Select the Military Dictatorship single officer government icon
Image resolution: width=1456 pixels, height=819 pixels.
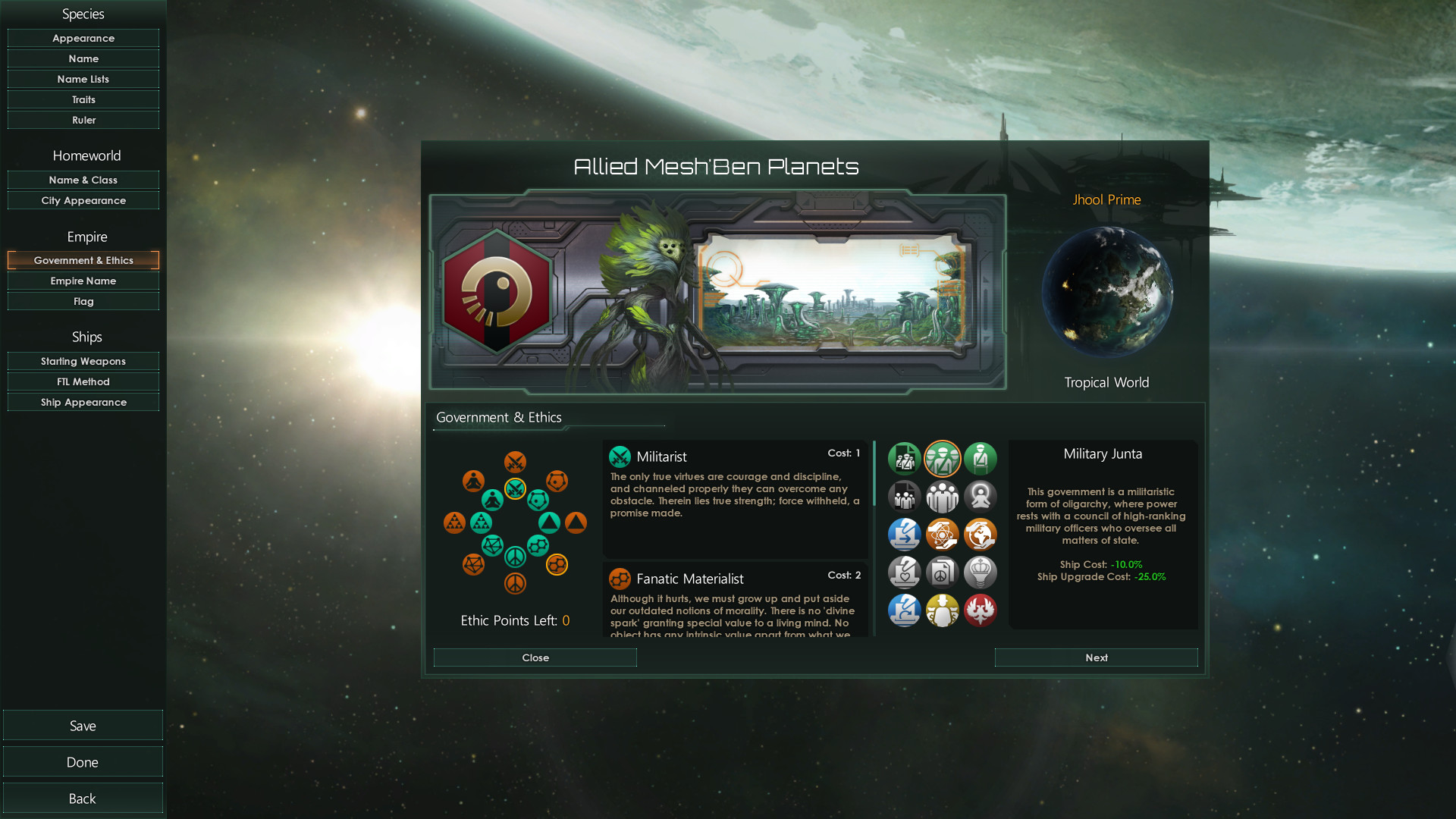(979, 458)
